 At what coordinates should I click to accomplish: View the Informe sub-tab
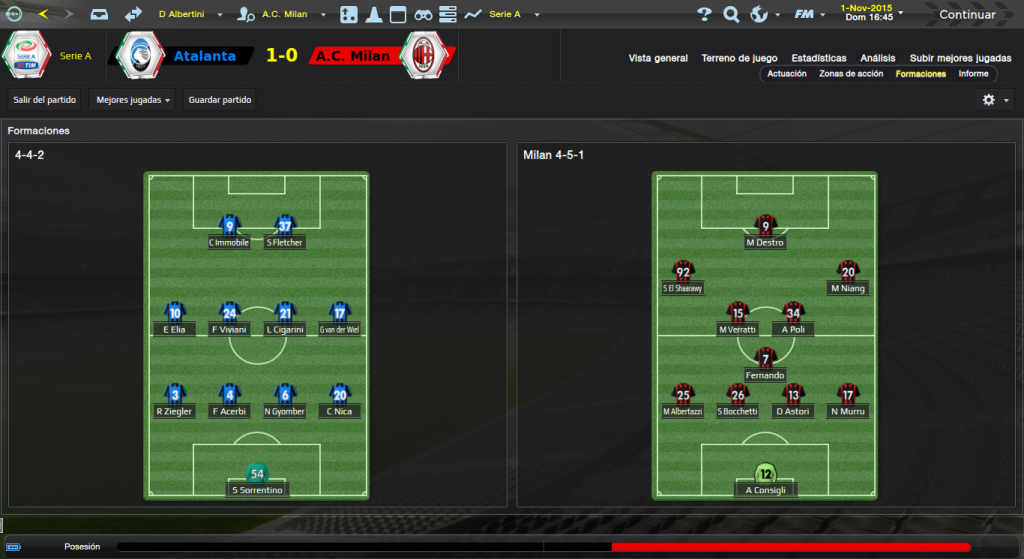click(x=973, y=74)
